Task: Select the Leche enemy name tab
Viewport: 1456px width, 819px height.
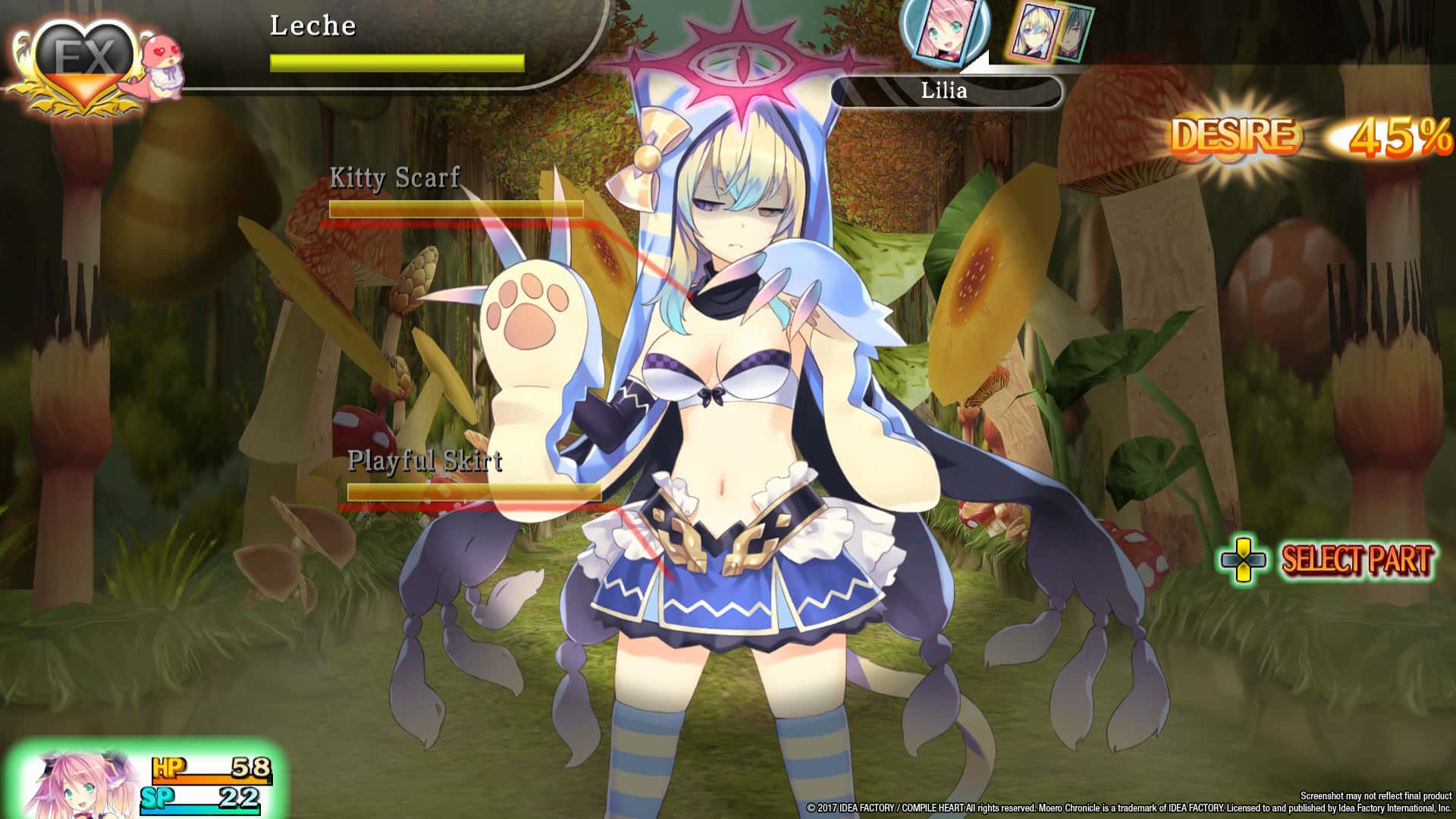Action: (x=313, y=25)
